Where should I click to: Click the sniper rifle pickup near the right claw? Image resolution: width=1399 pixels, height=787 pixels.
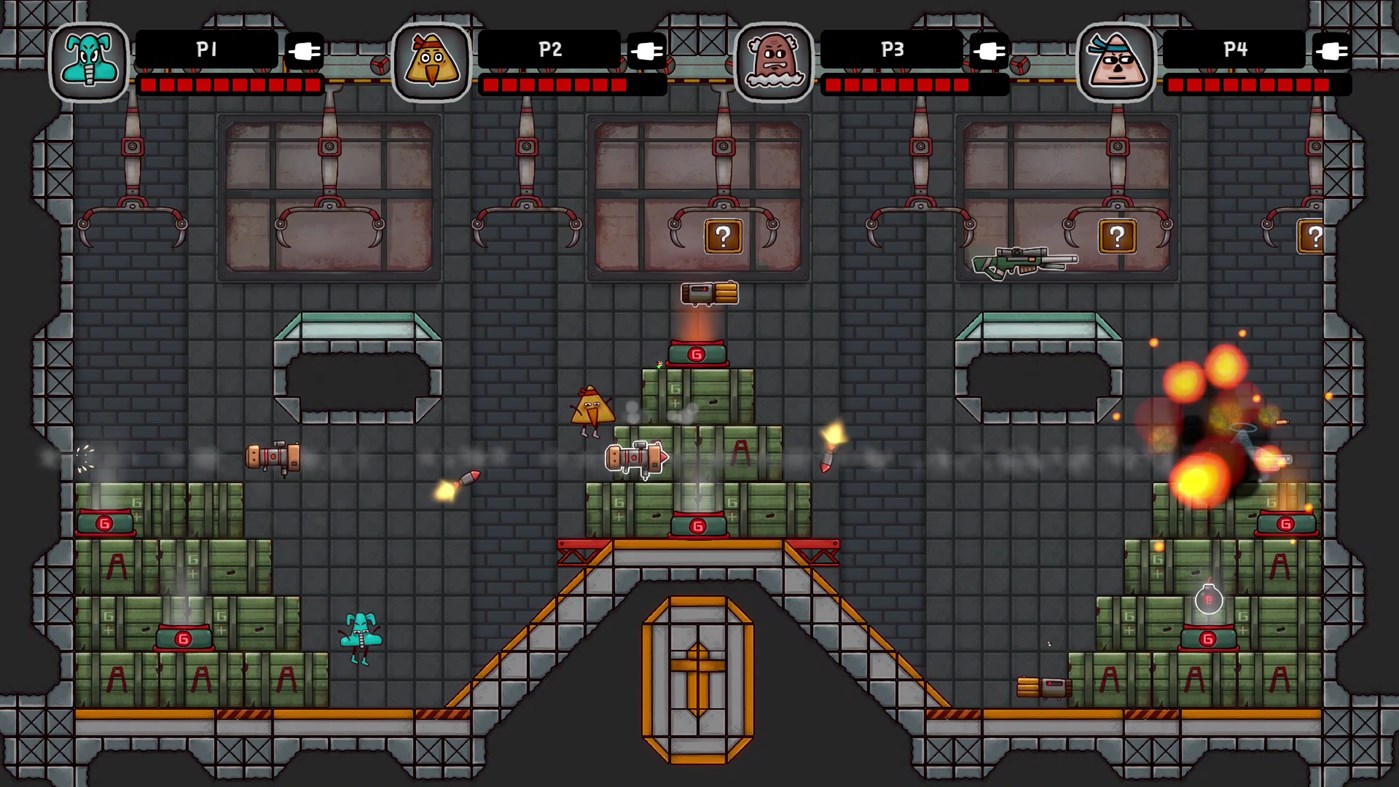(x=1023, y=262)
